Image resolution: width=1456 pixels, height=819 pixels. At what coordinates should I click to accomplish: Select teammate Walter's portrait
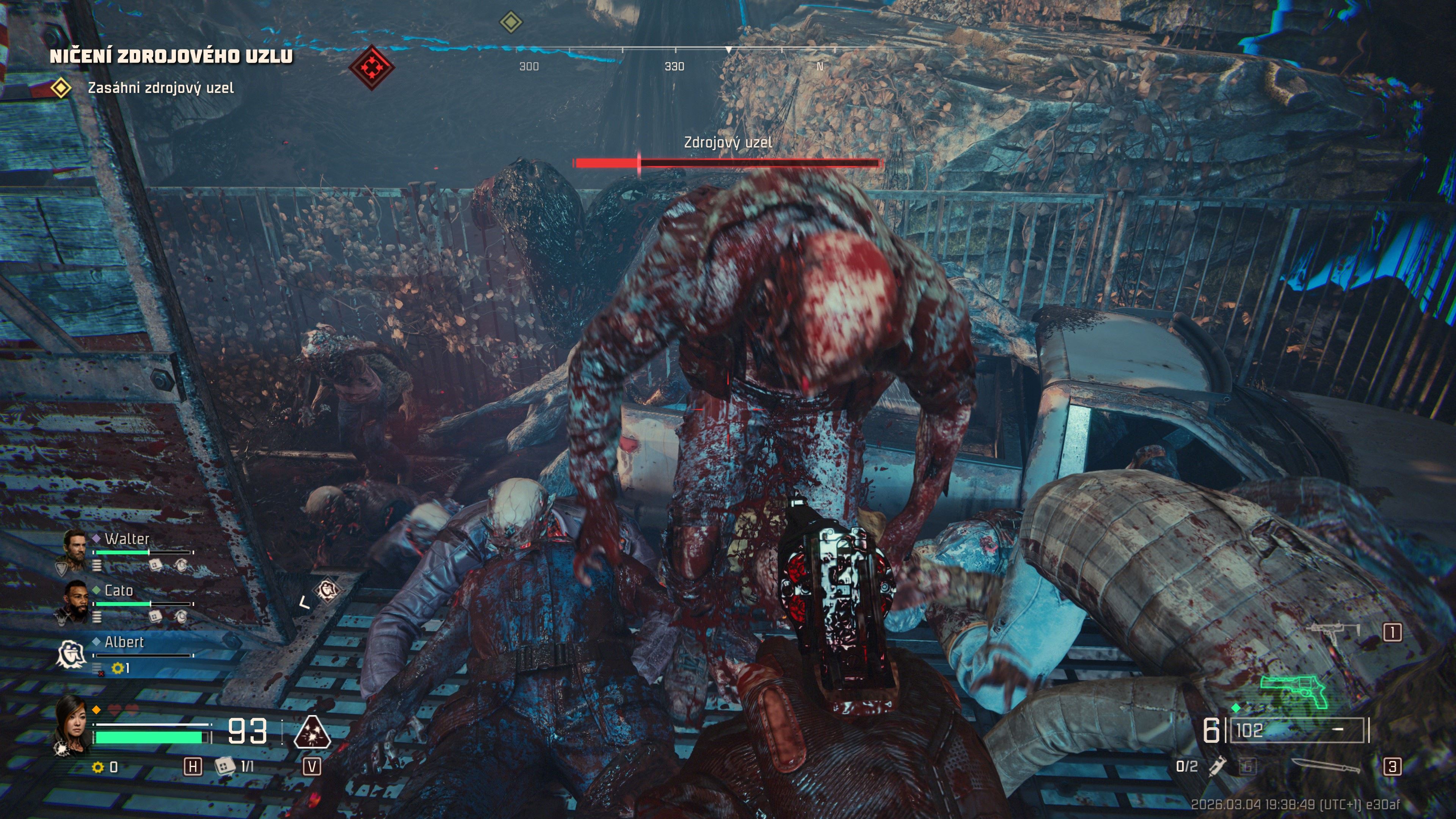74,547
